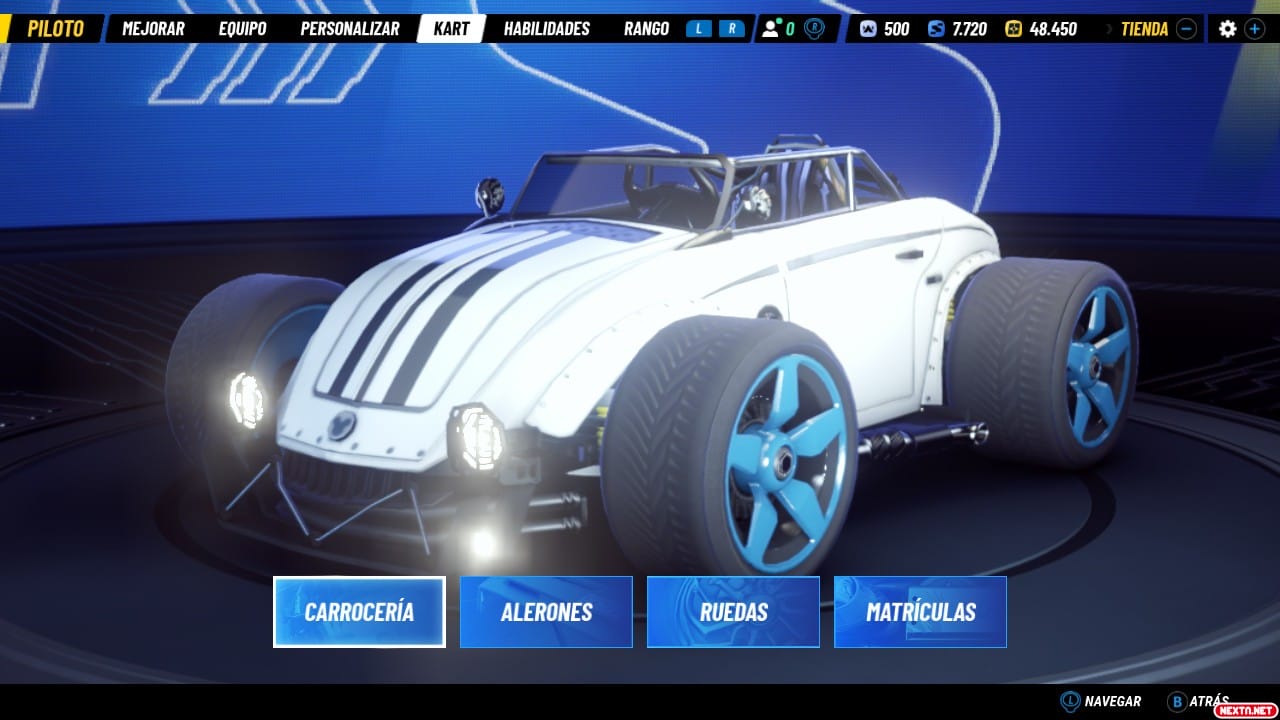Image resolution: width=1280 pixels, height=720 pixels.
Task: Toggle the R shoulder button indicator
Action: (731, 28)
